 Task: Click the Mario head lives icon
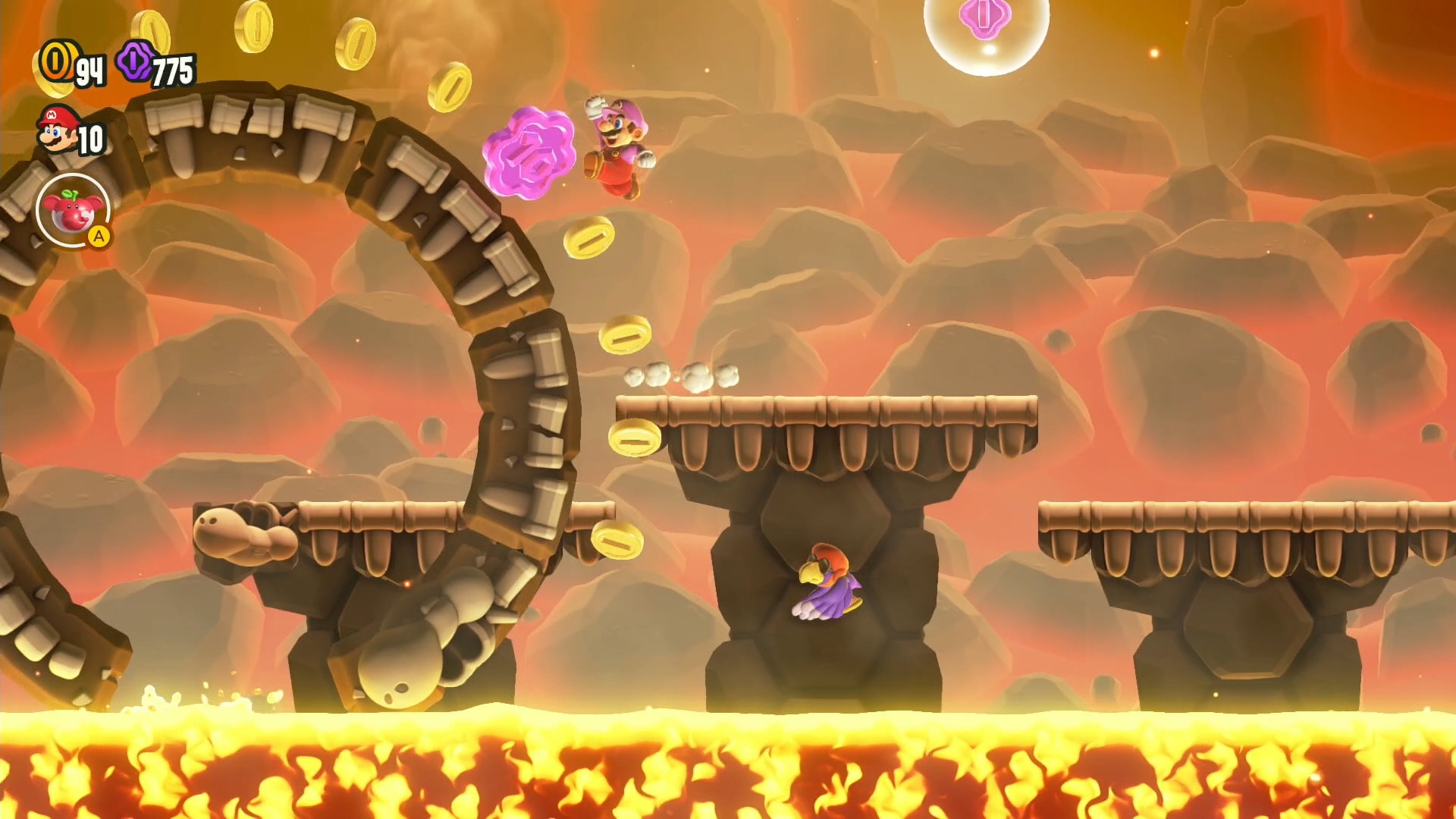pyautogui.click(x=58, y=130)
